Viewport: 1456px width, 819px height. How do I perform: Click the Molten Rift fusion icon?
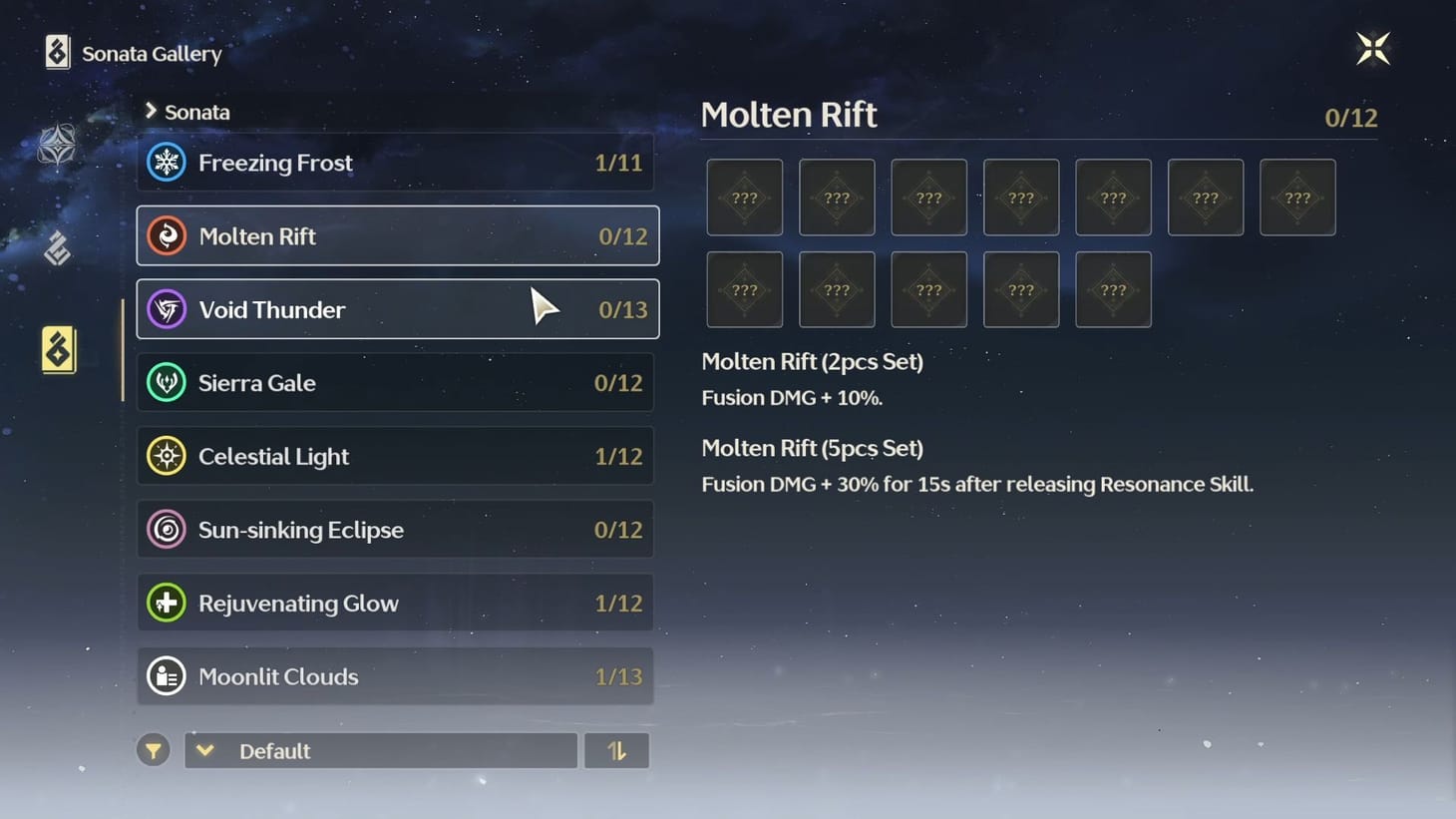166,235
